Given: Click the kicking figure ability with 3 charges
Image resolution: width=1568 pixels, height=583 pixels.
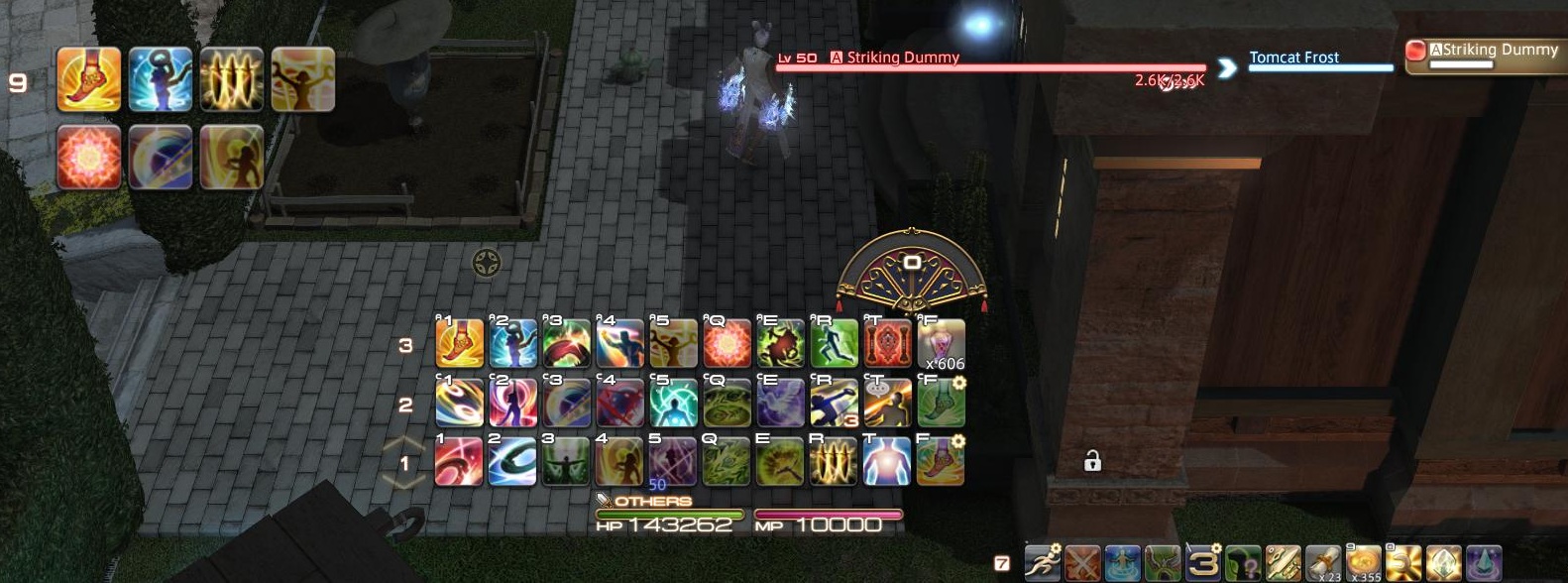Looking at the screenshot, I should point(834,404).
